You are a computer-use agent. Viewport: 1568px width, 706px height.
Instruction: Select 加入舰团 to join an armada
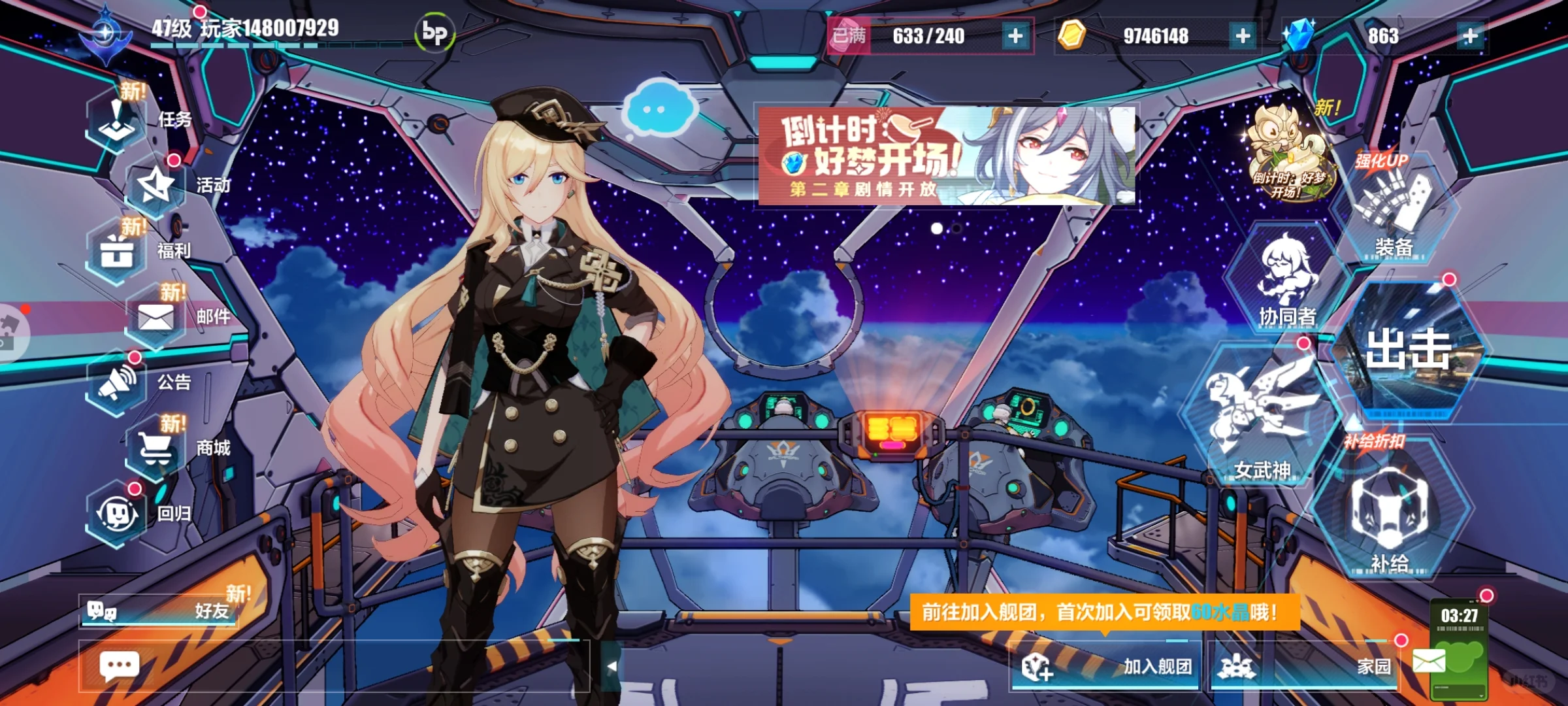pos(1105,666)
